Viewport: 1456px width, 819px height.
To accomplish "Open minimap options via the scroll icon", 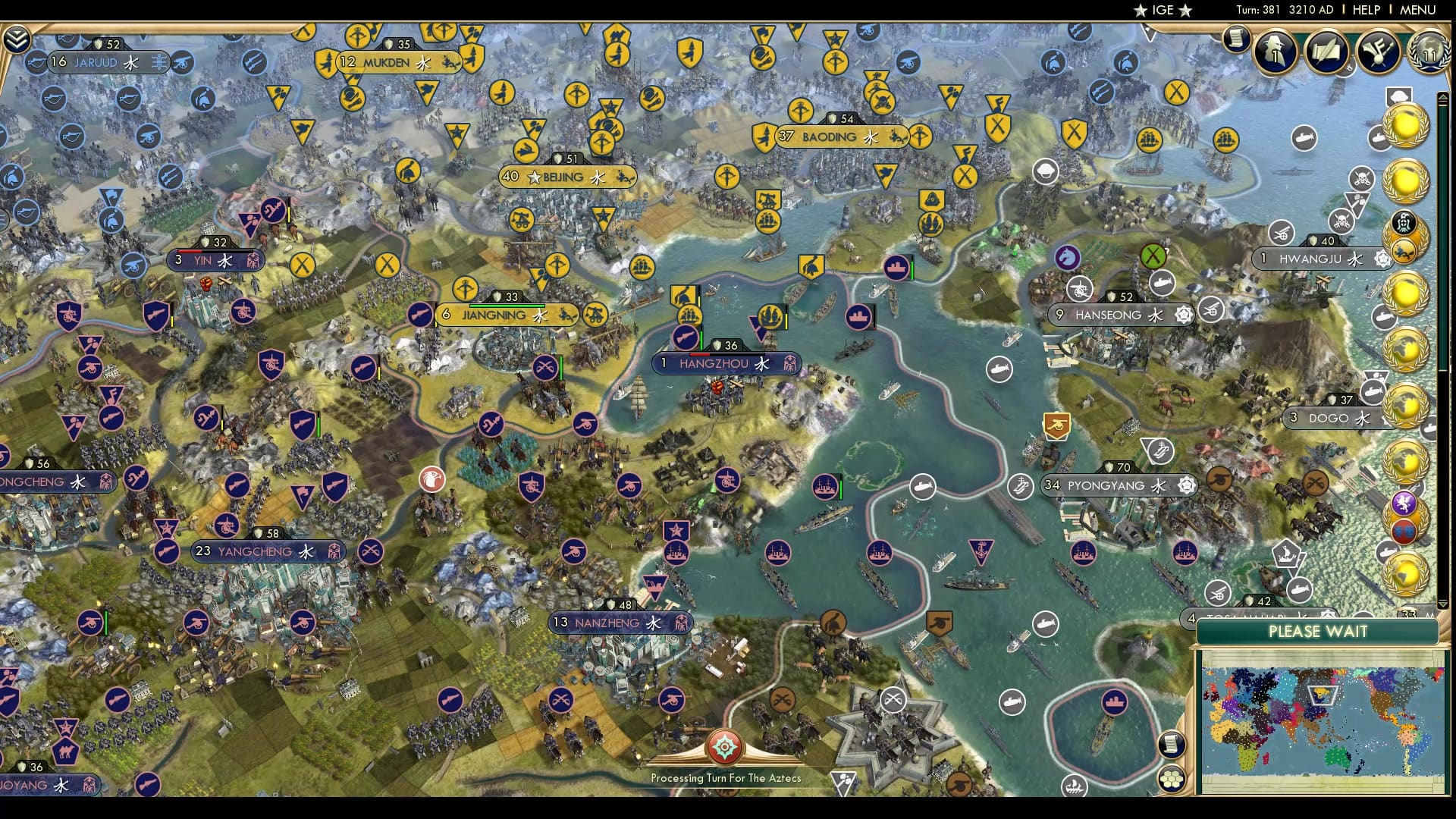I will 1172,743.
